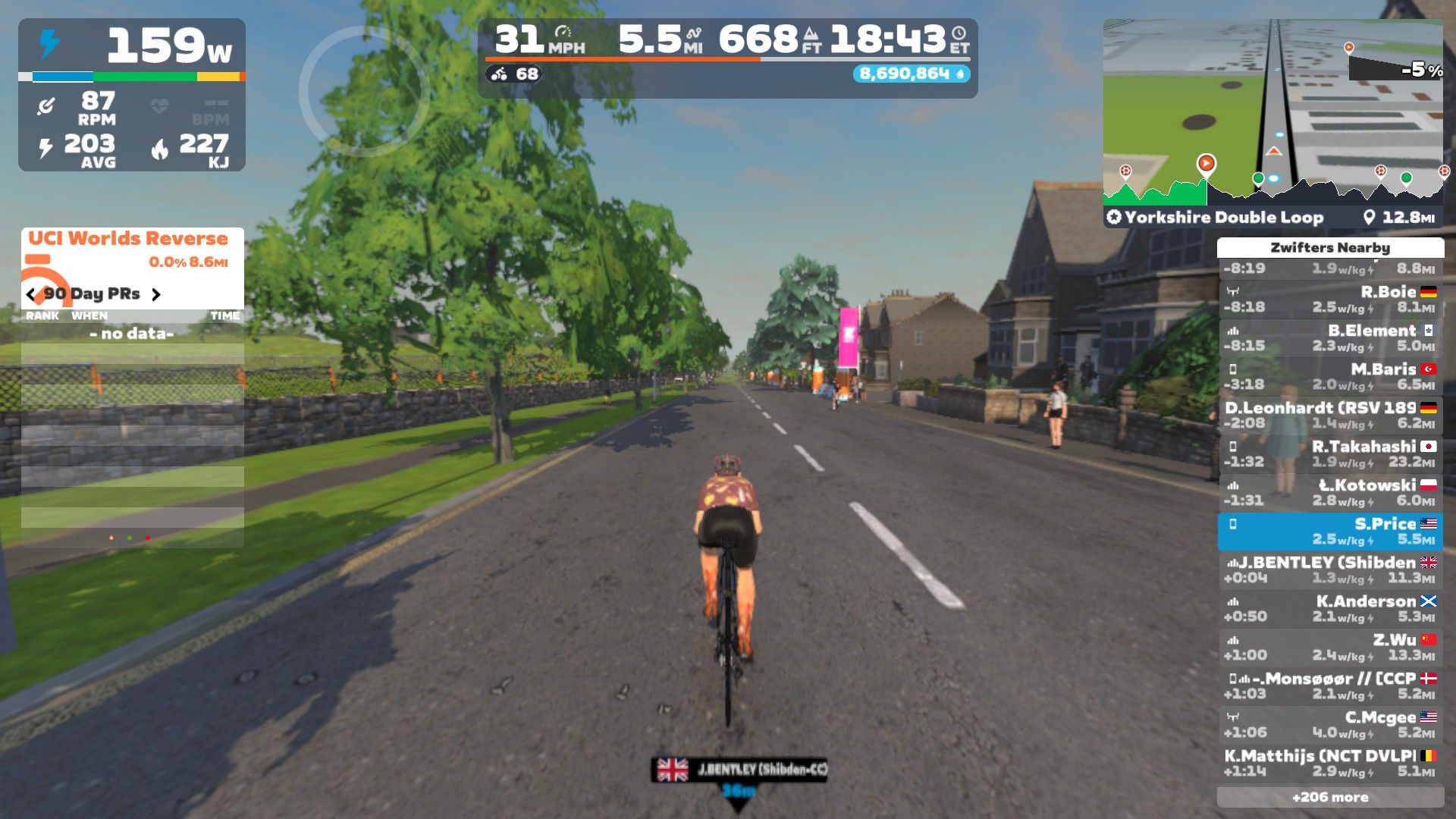Viewport: 1456px width, 819px height.
Task: Click the minimap route view
Action: pos(1272,114)
